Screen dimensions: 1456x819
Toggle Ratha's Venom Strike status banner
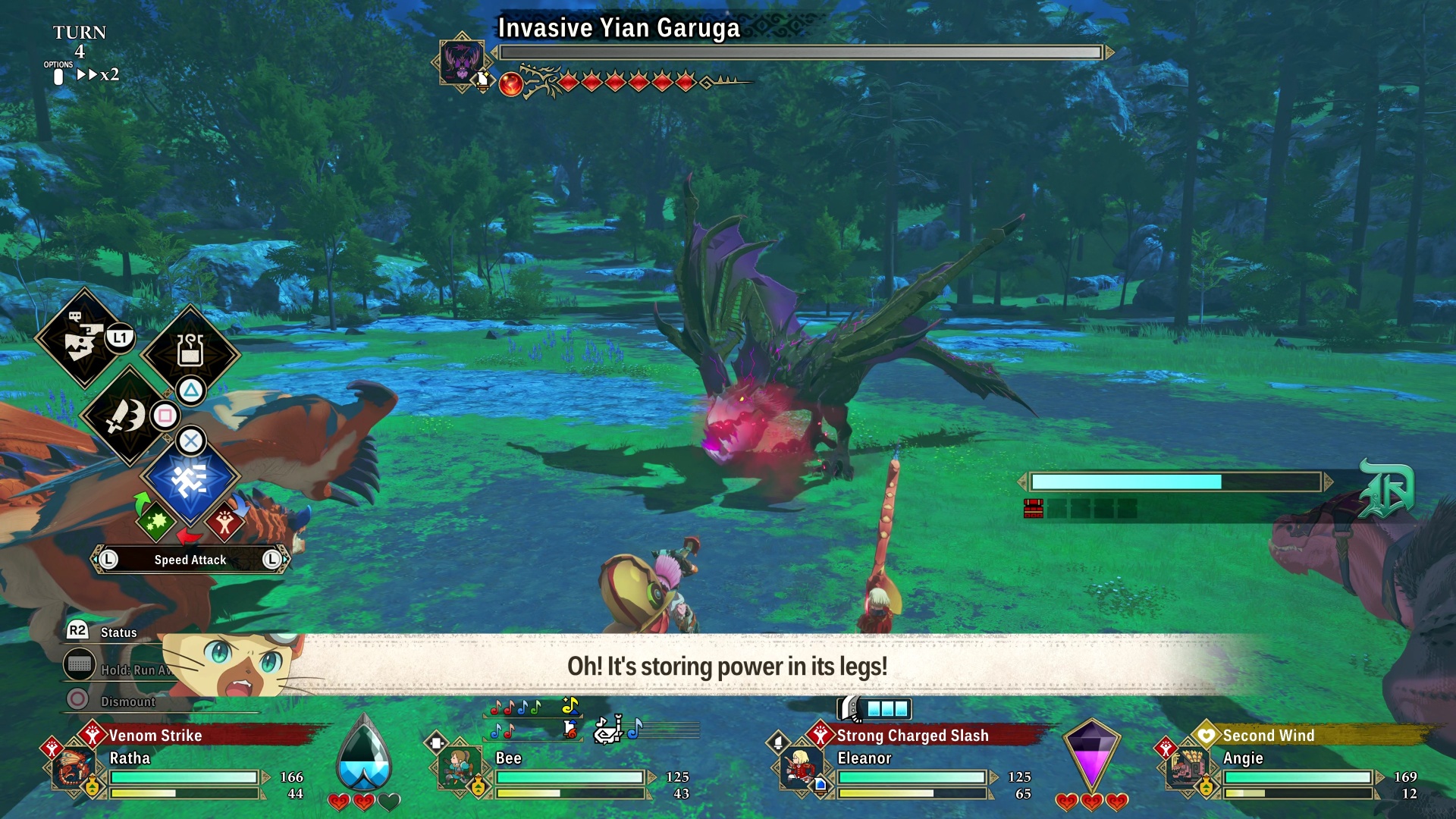point(155,736)
